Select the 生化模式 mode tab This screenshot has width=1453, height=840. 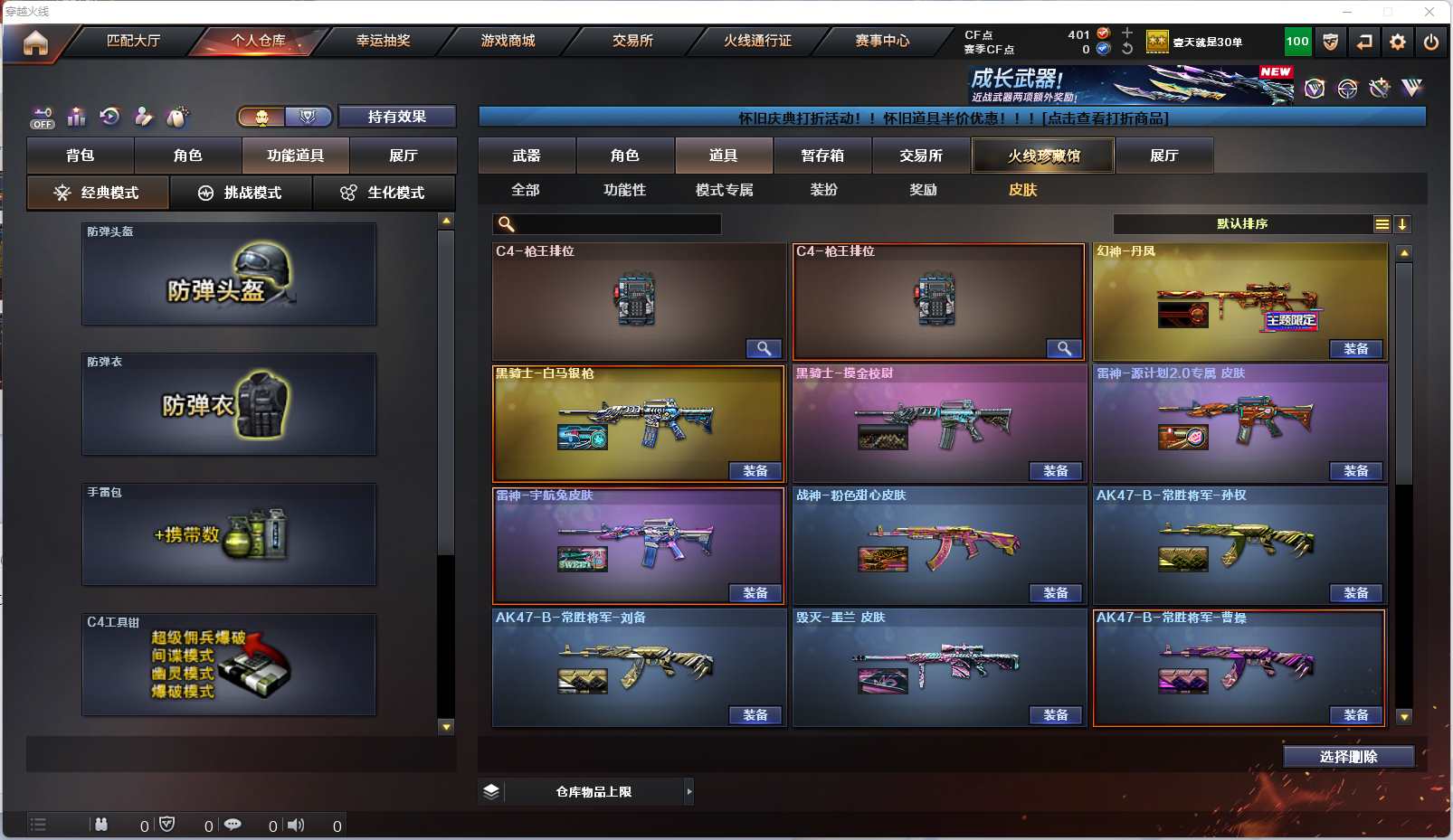384,193
